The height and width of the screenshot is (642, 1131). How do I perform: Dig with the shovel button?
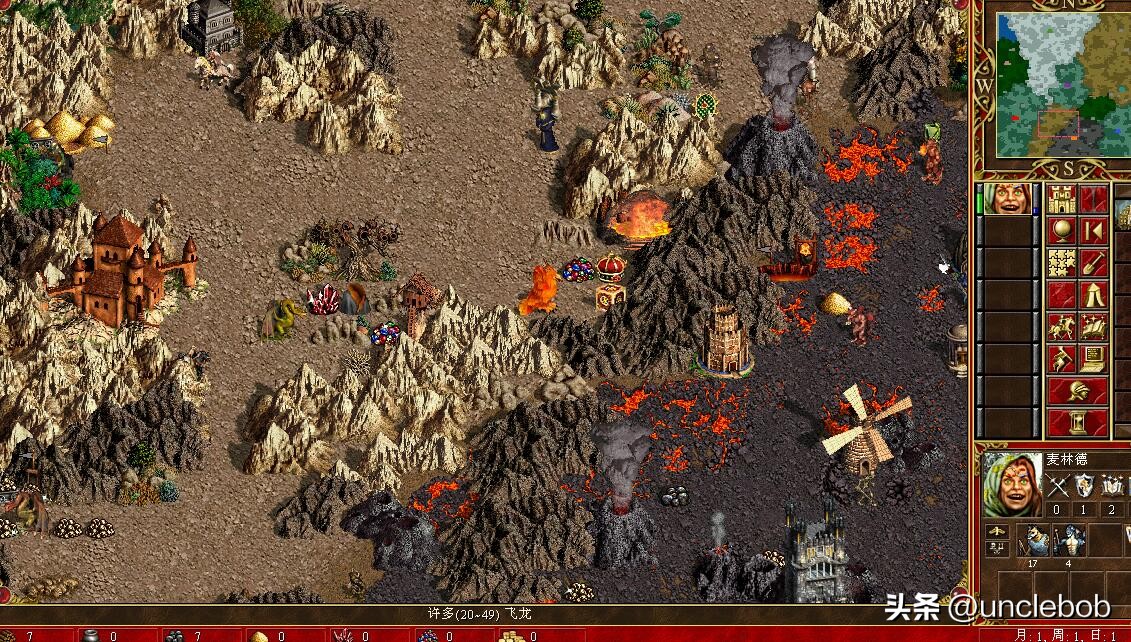[x=1093, y=263]
